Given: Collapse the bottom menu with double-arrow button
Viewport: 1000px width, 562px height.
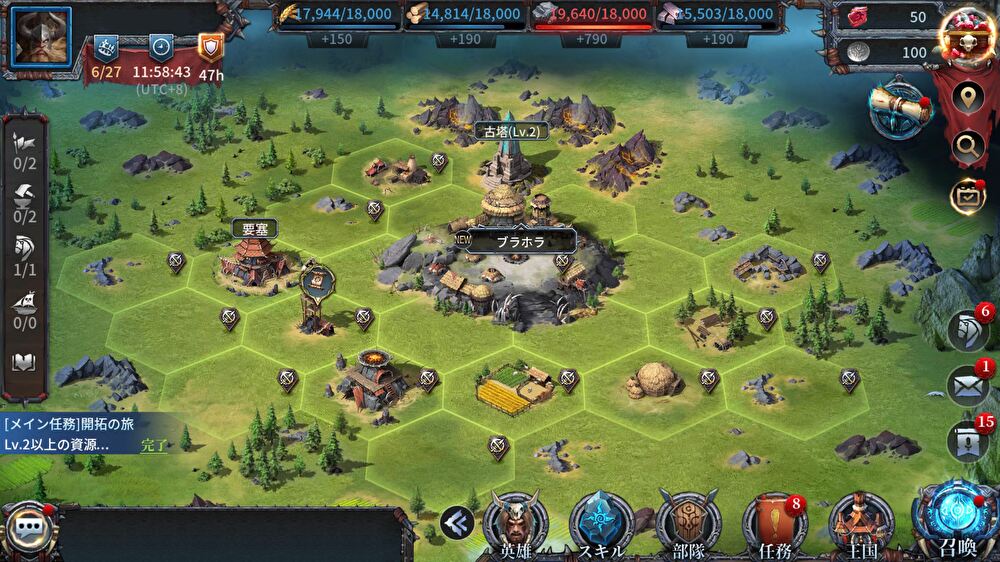Looking at the screenshot, I should [x=456, y=520].
